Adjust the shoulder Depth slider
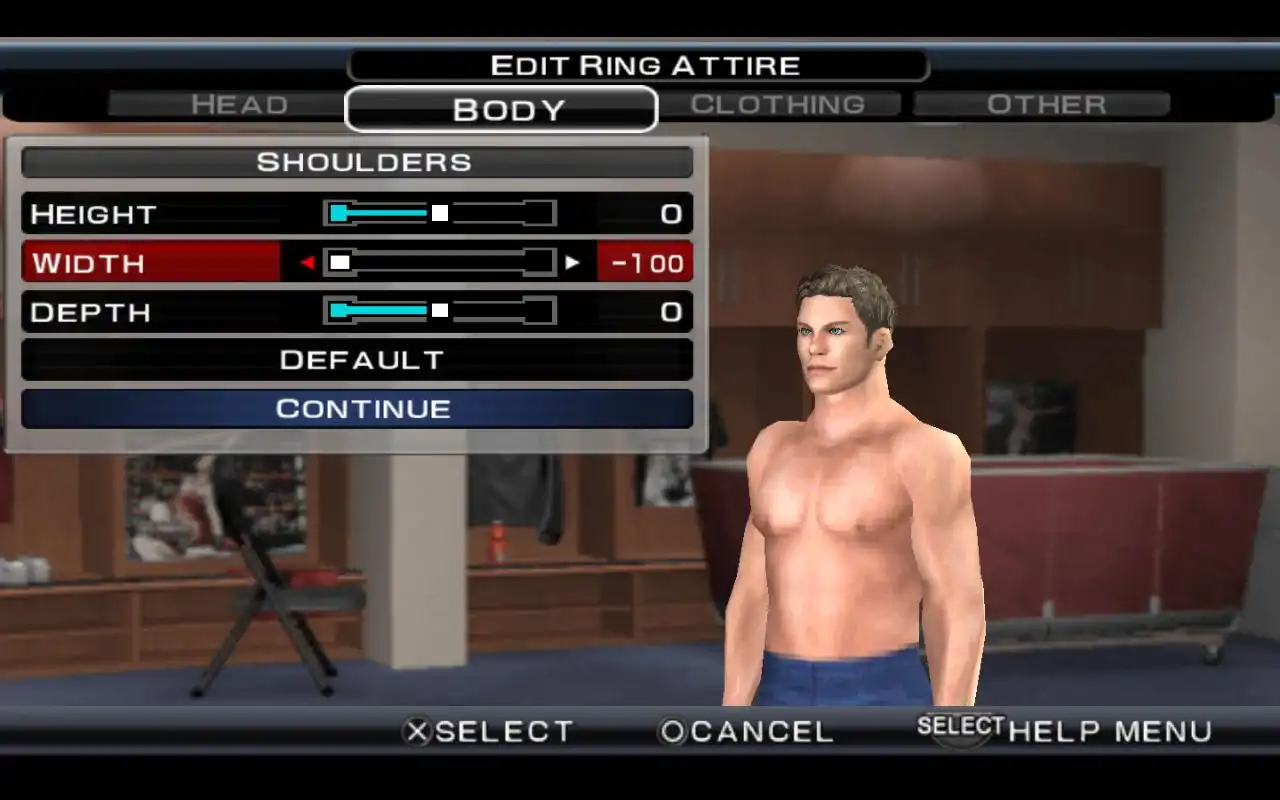 click(x=440, y=311)
